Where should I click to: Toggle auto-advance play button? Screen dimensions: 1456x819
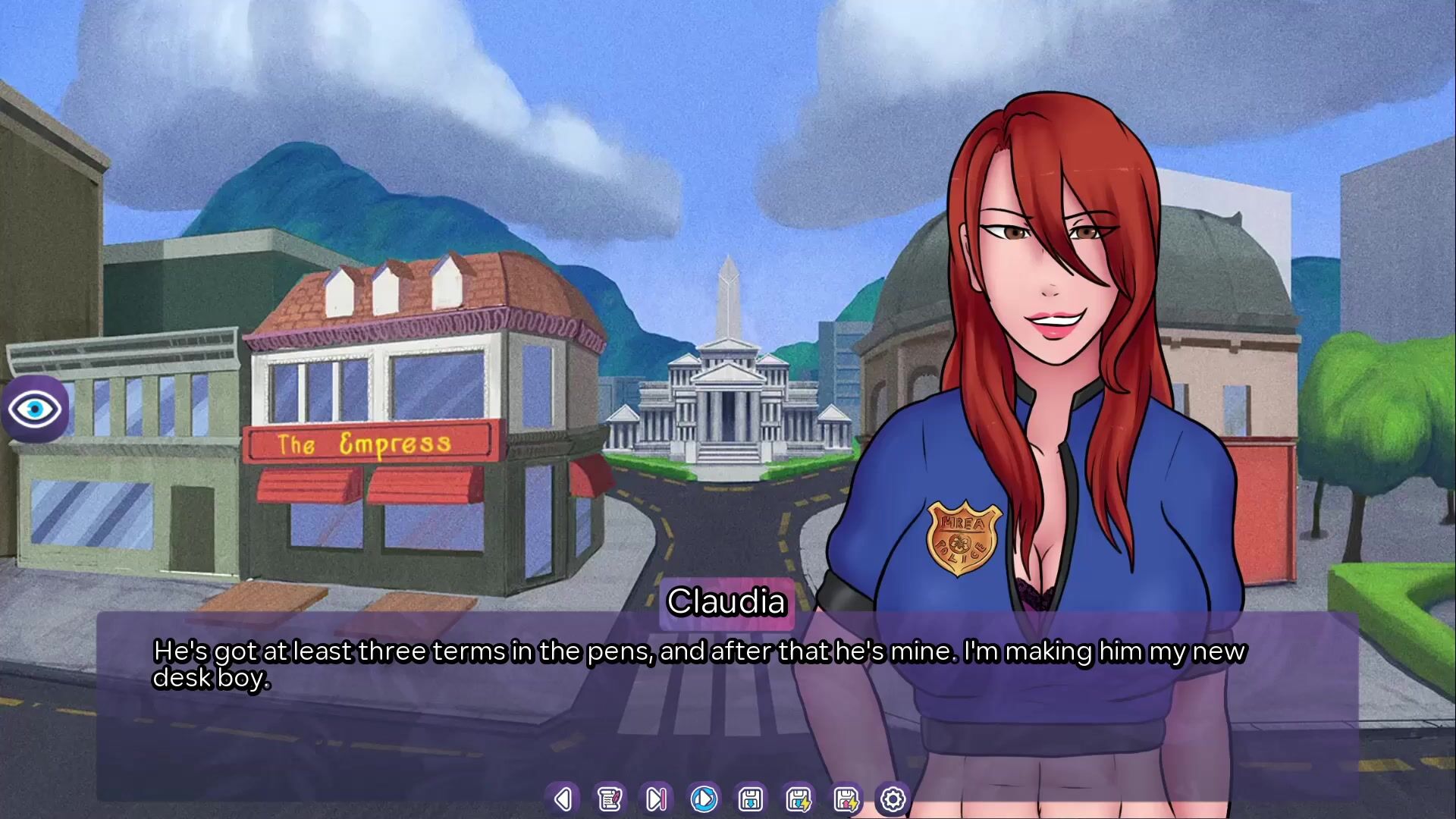point(704,799)
